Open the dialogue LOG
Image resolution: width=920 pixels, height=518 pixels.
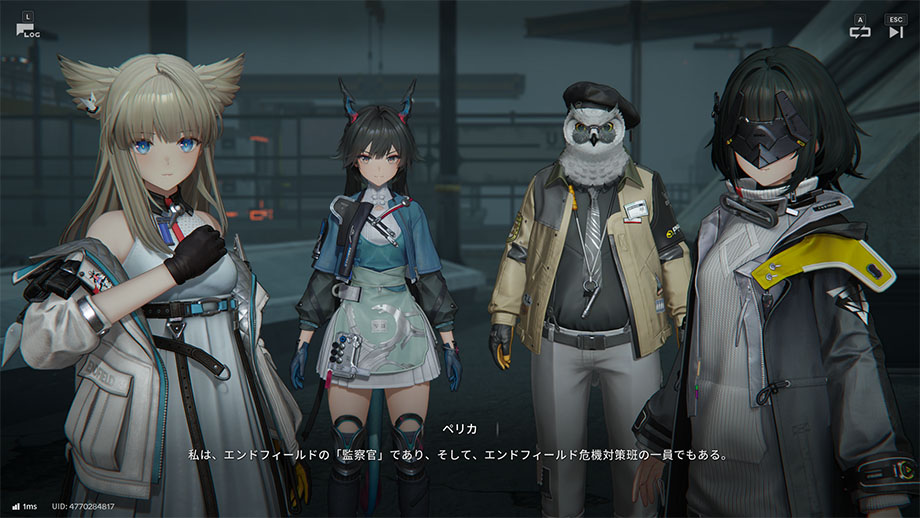point(25,29)
